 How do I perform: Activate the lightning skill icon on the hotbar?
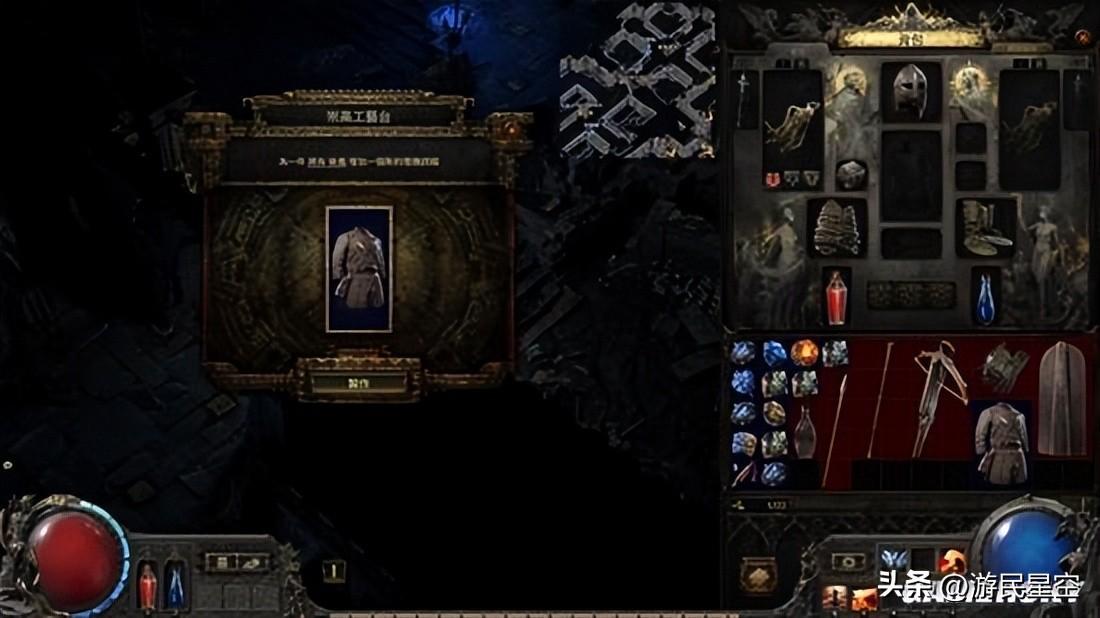(x=892, y=560)
